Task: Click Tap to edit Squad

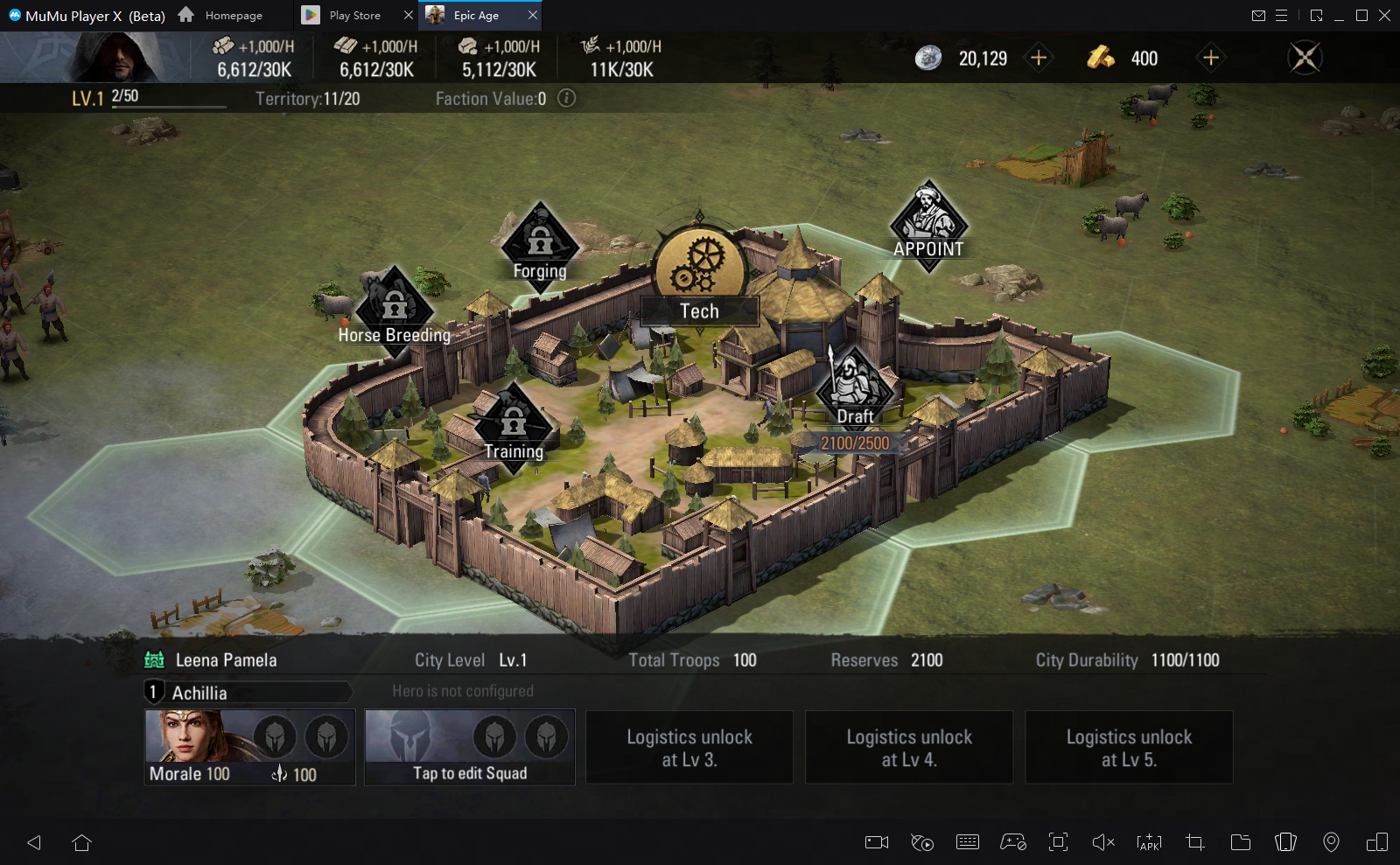Action: click(x=469, y=773)
